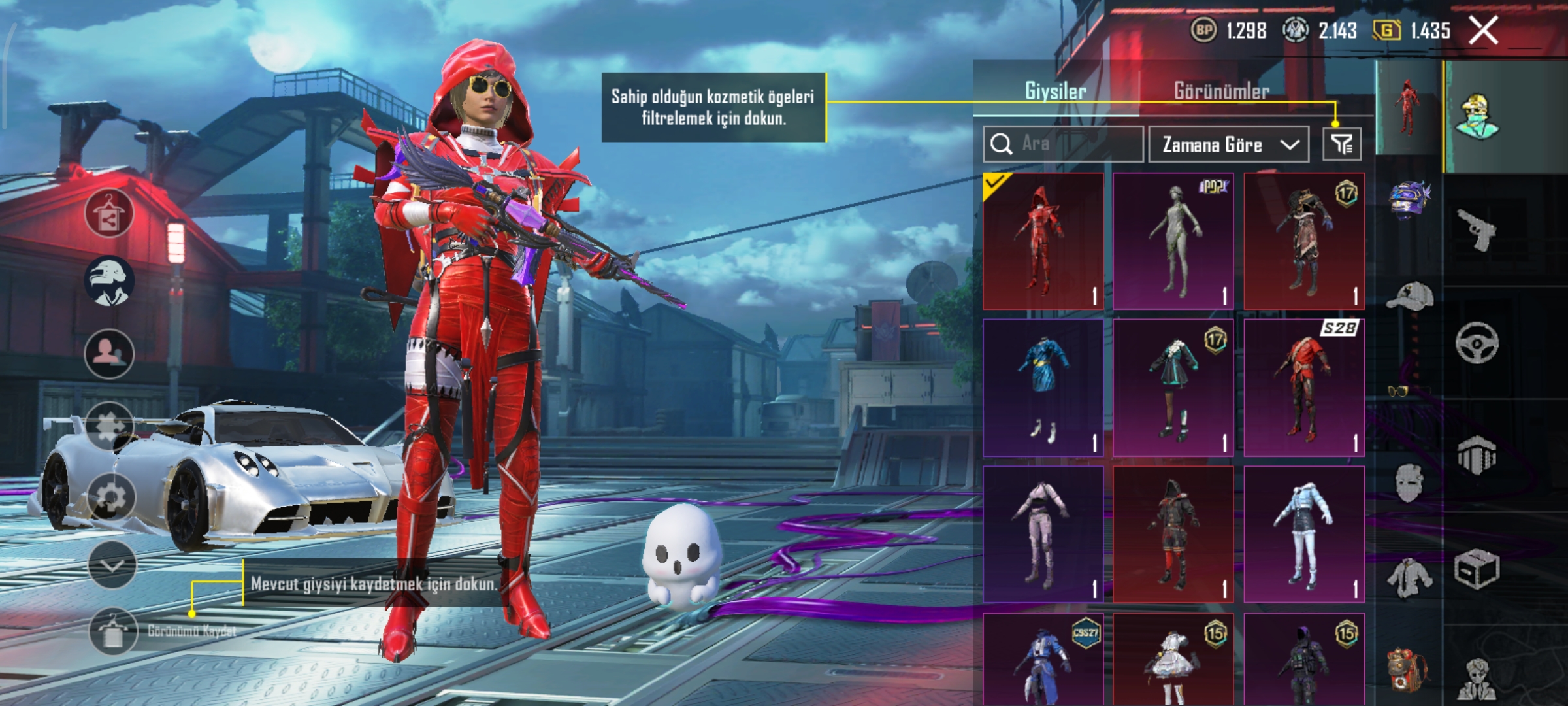Open the cosmetic filter funnel button
The height and width of the screenshot is (706, 1568).
click(x=1342, y=144)
